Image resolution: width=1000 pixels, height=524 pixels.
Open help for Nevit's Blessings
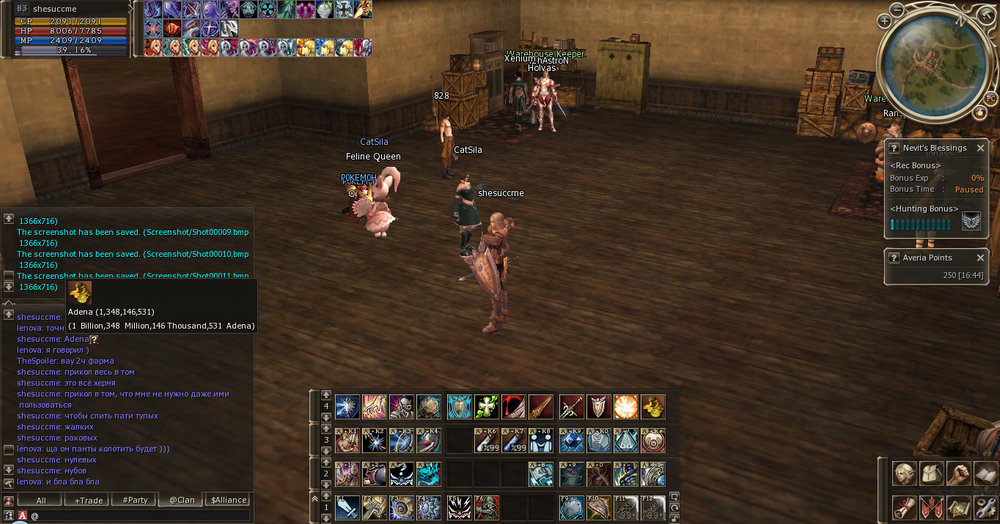point(894,148)
